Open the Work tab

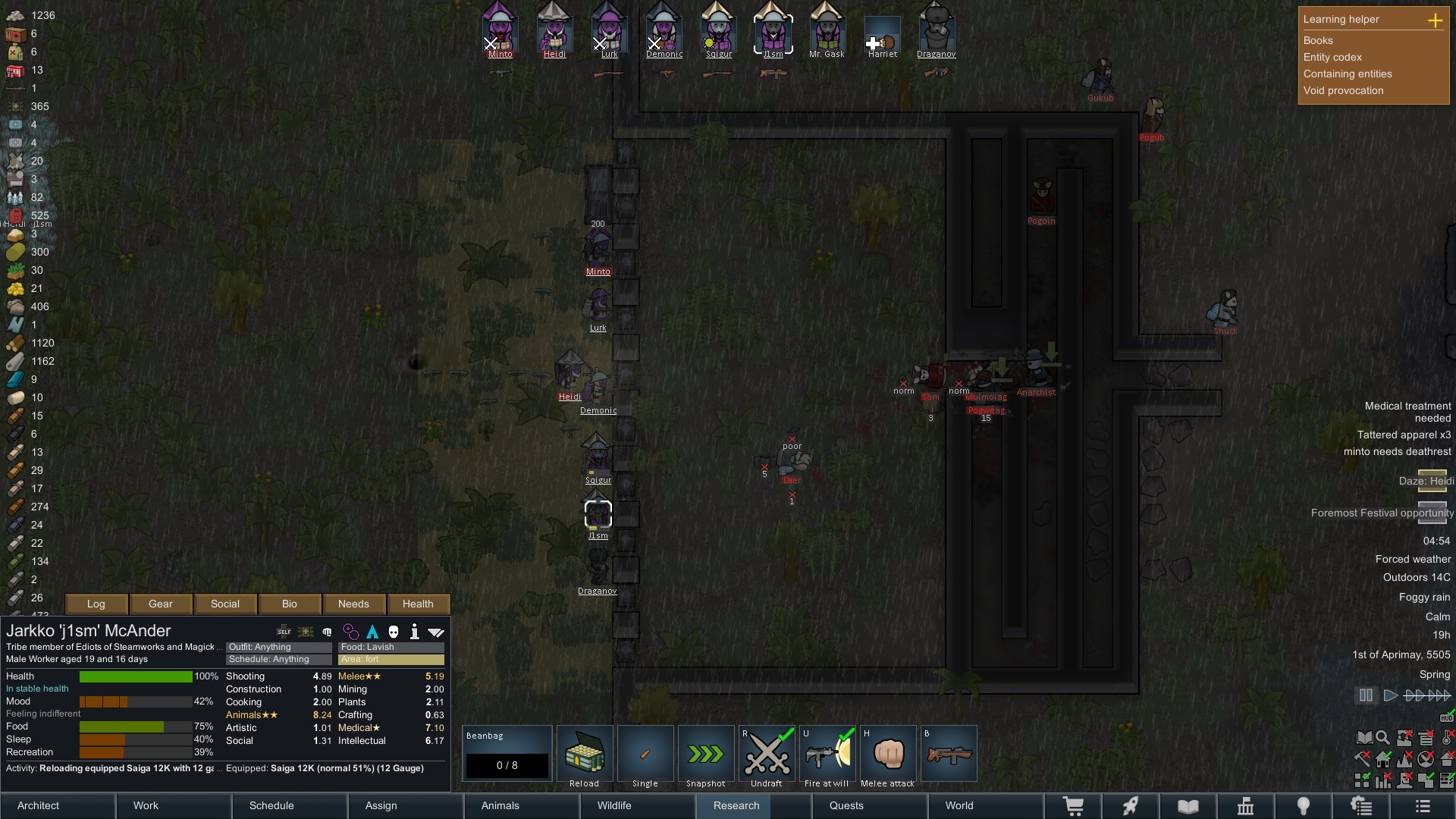click(146, 805)
